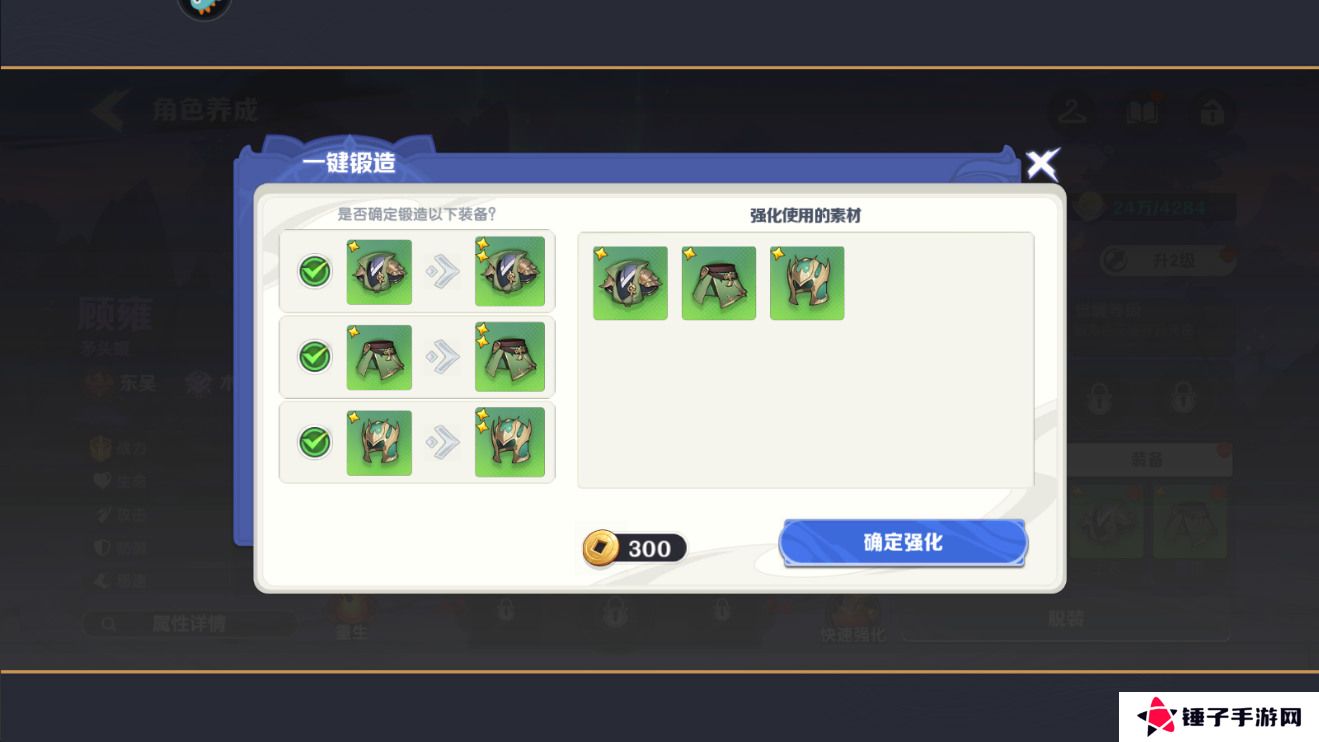The width and height of the screenshot is (1319, 742).
Task: Click the magnifier icon on the 属性详情 bar
Action: [x=107, y=623]
